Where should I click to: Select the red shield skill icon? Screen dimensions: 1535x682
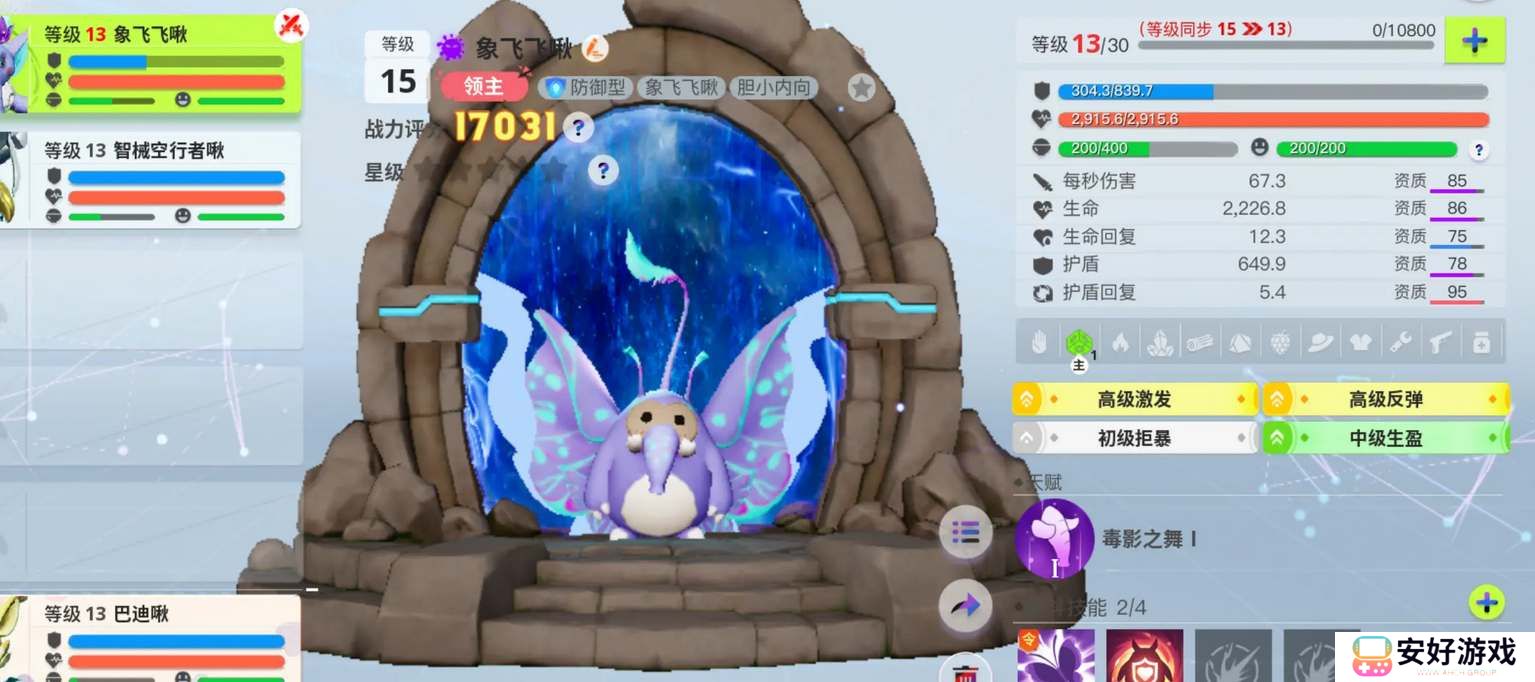(1144, 656)
